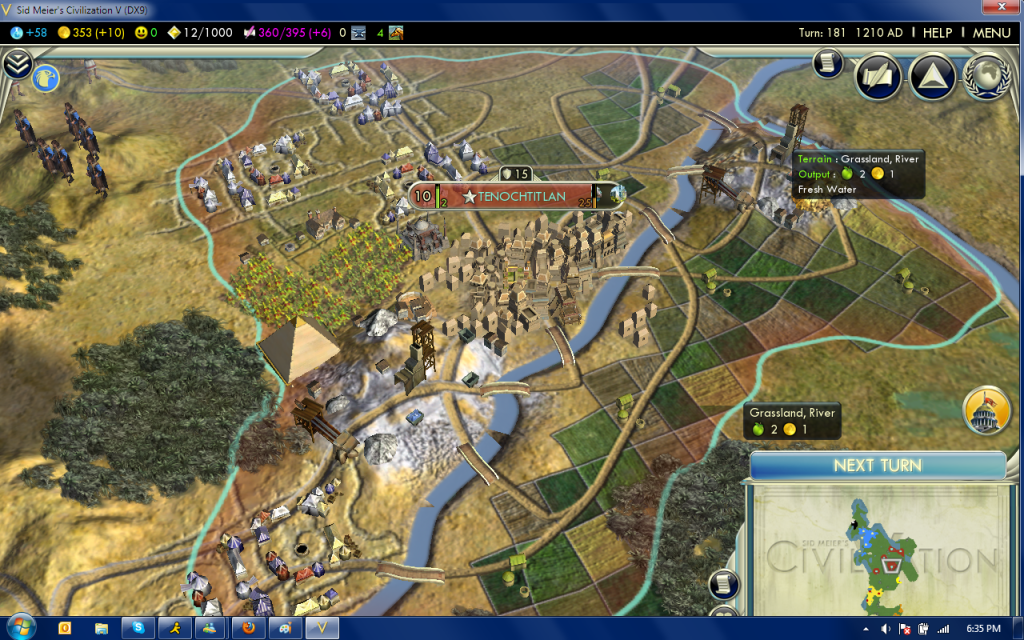This screenshot has width=1024, height=640.
Task: Open the eagle head research icon
Action: point(46,77)
